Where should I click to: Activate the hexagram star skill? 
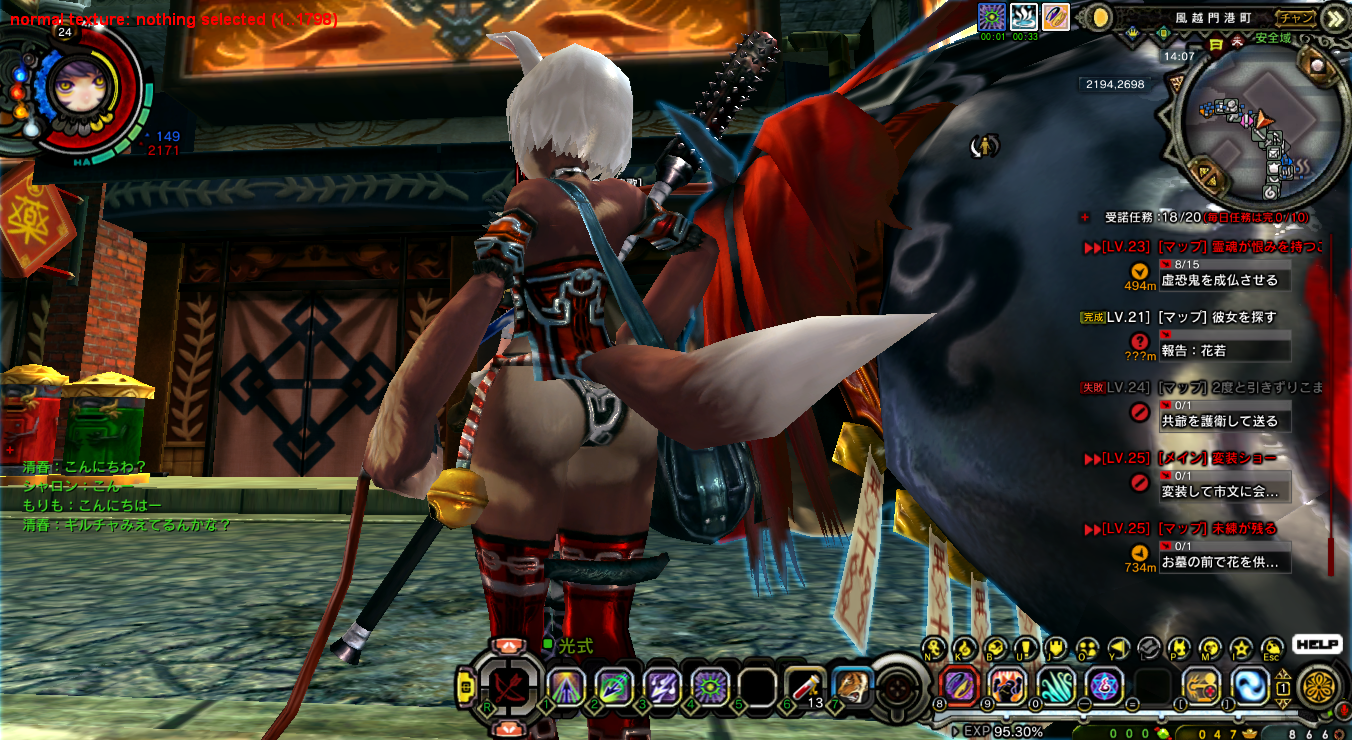pos(1104,686)
